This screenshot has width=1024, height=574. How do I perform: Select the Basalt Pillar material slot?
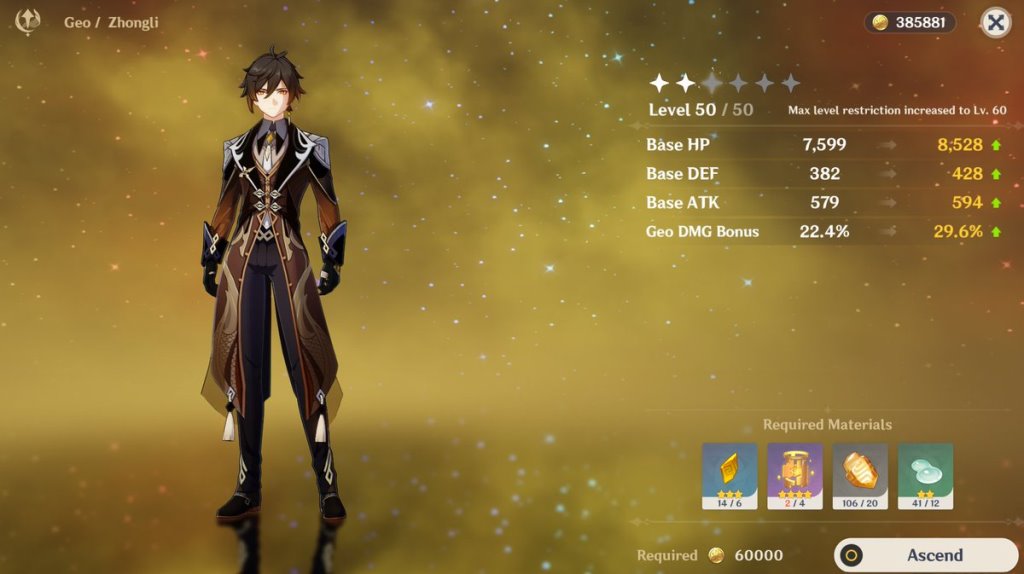point(794,476)
